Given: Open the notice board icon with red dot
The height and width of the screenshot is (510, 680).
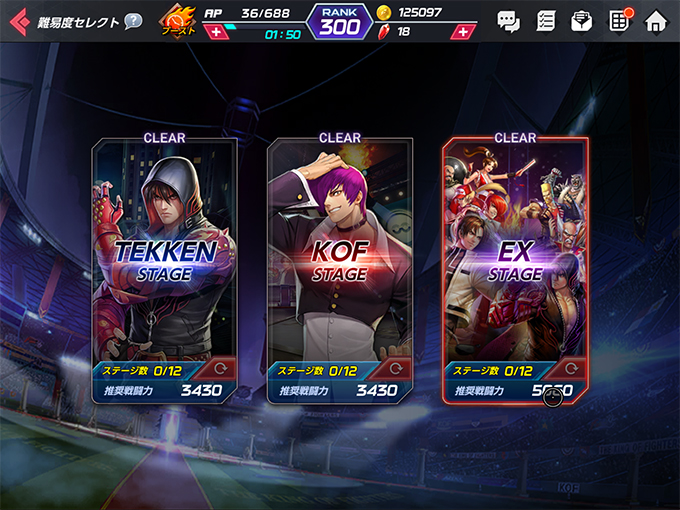Looking at the screenshot, I should [x=619, y=21].
